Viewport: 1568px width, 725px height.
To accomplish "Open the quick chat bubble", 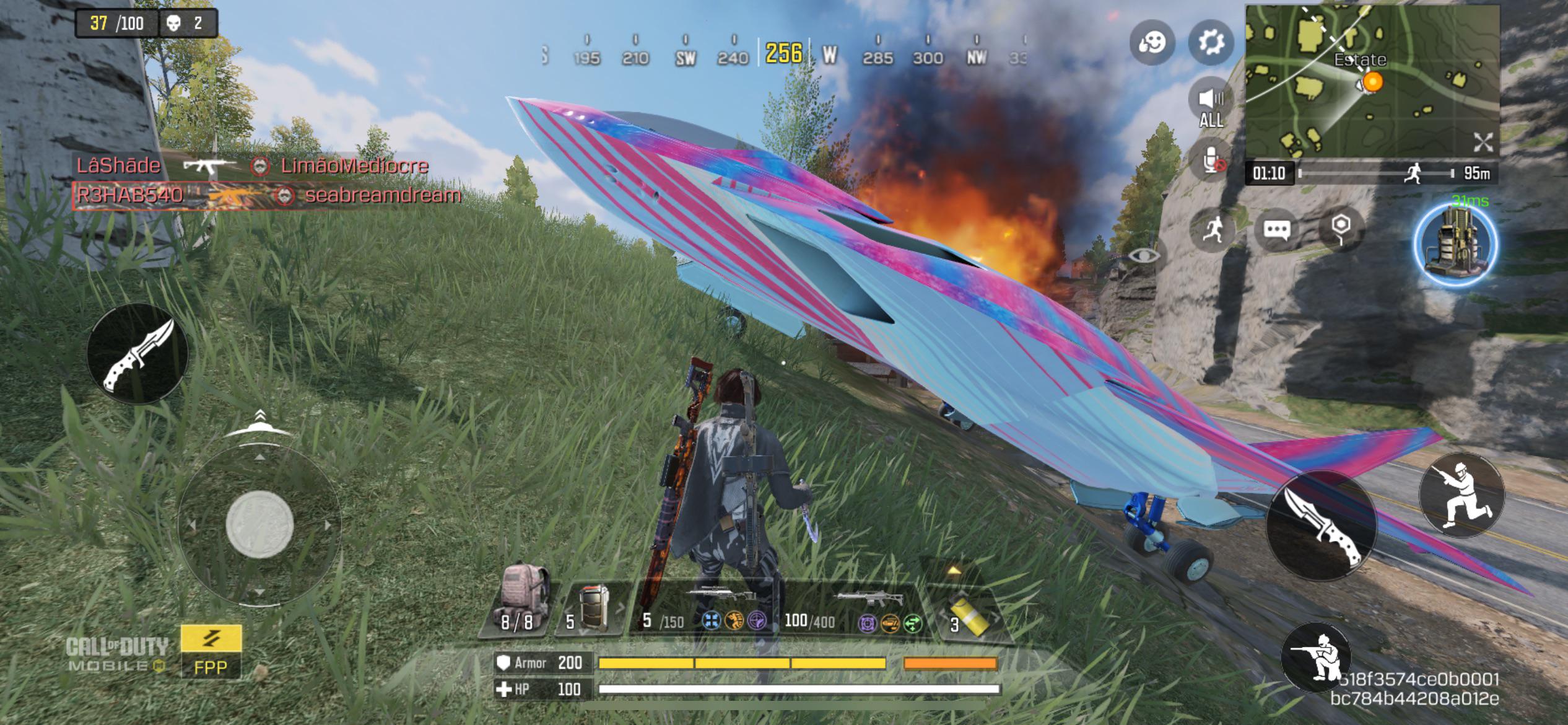I will tap(1276, 231).
